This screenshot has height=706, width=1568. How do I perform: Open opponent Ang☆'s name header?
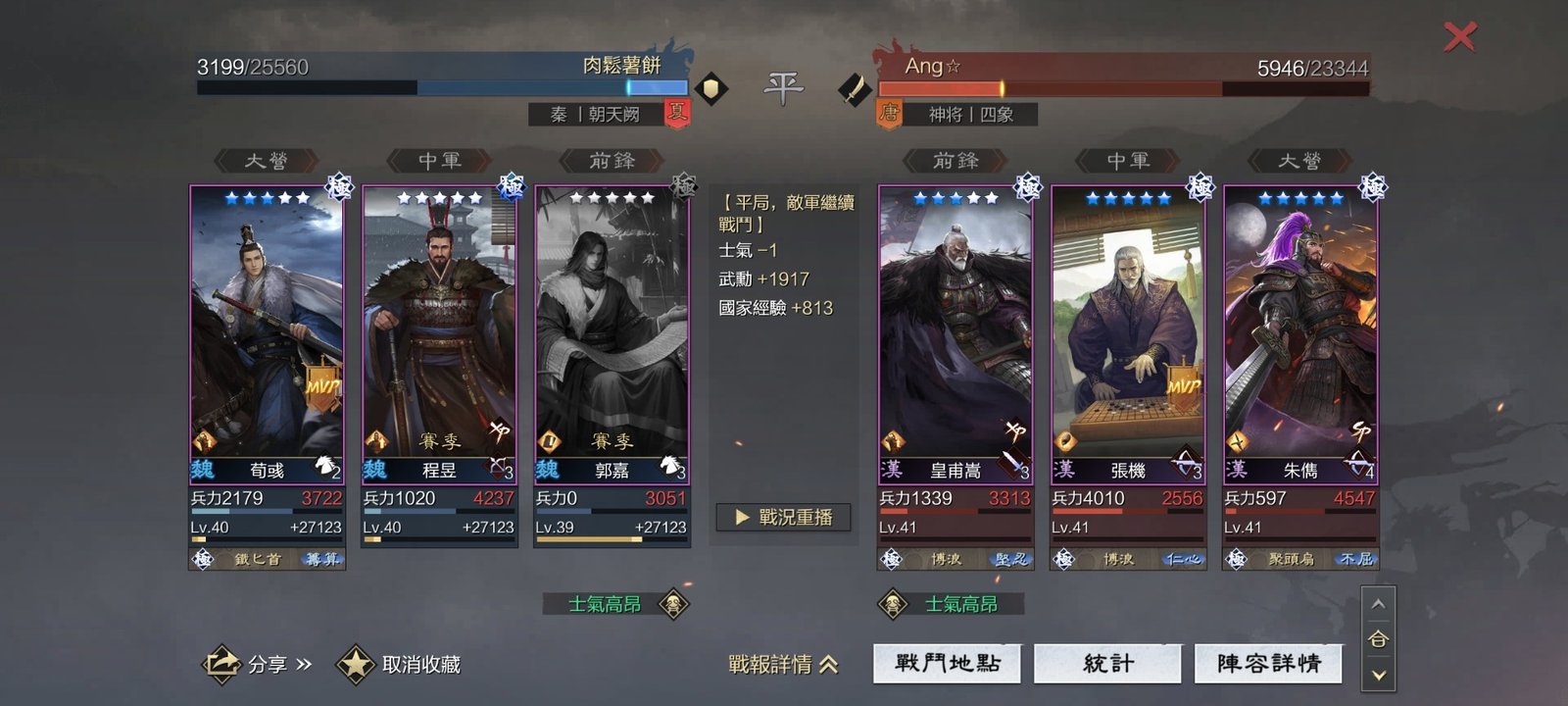coord(933,67)
